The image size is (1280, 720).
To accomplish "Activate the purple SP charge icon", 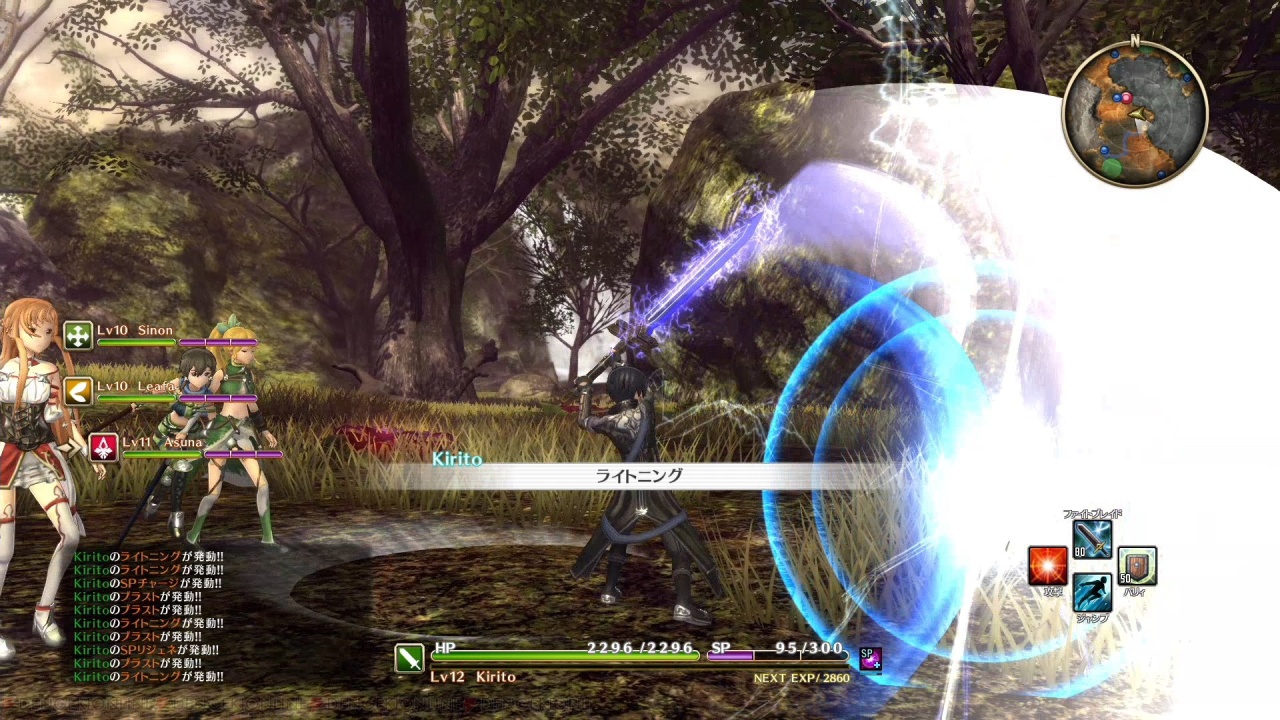I will point(869,658).
